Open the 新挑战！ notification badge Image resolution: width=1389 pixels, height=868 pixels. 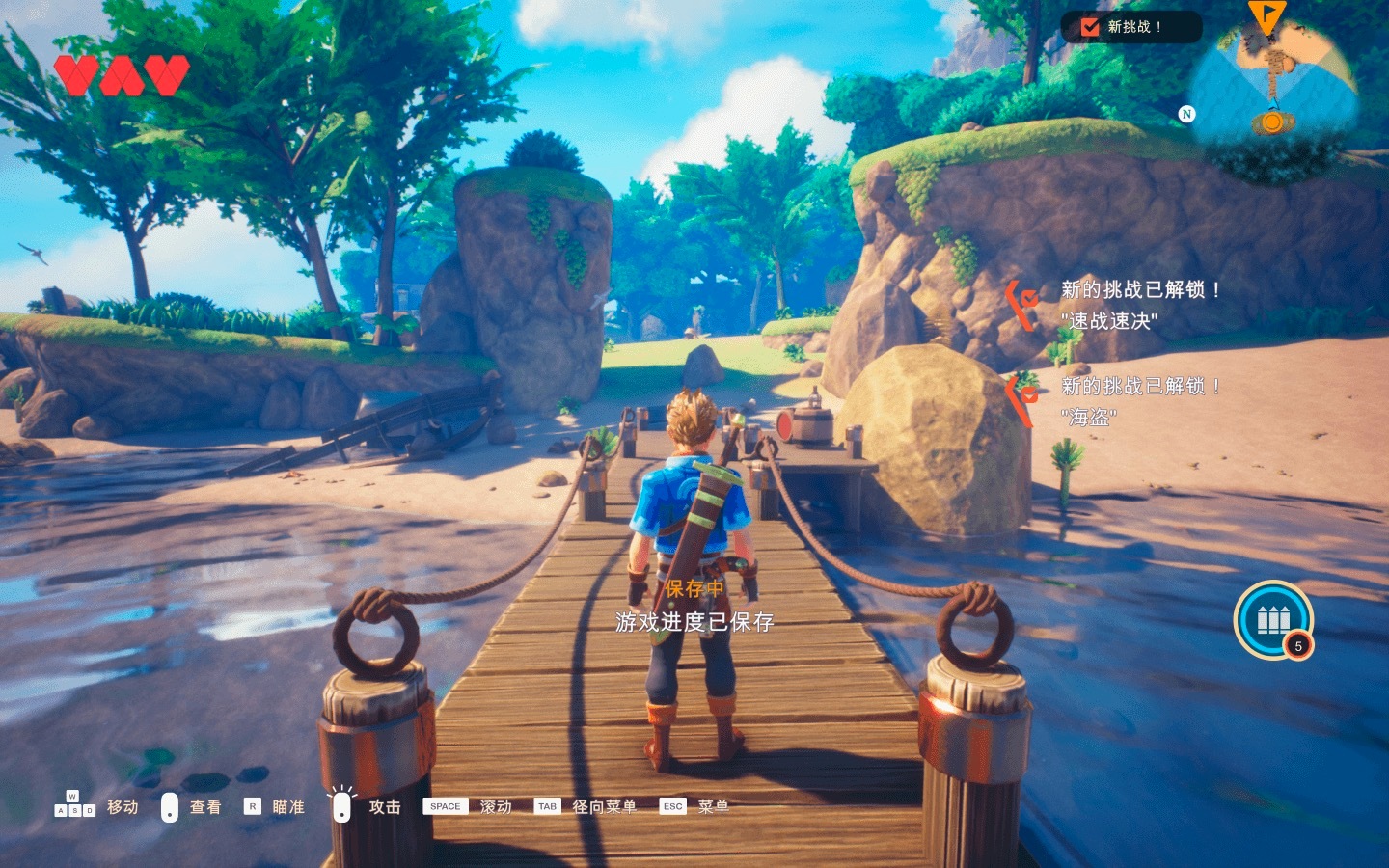[x=1130, y=27]
